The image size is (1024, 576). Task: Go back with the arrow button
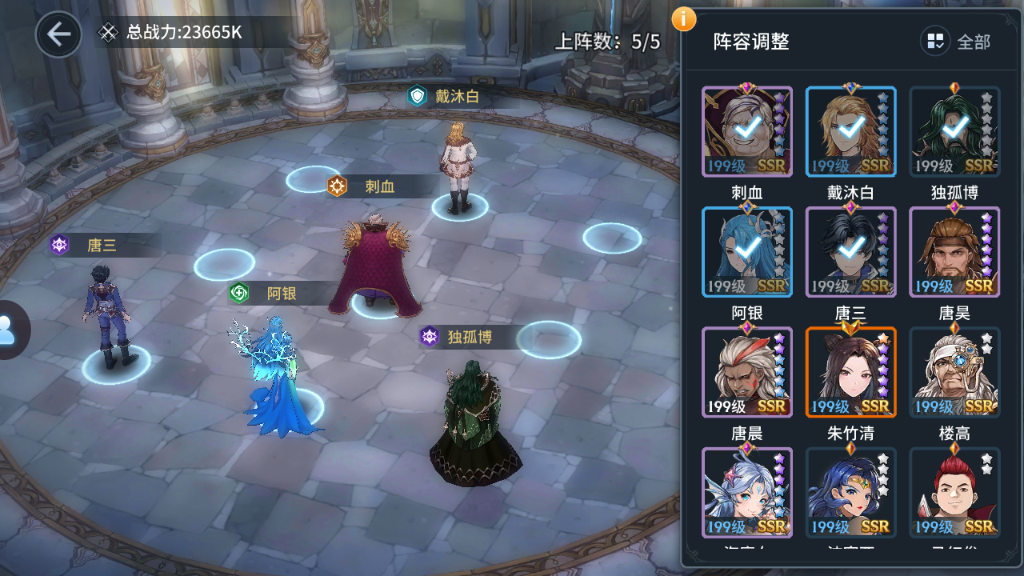[x=58, y=34]
